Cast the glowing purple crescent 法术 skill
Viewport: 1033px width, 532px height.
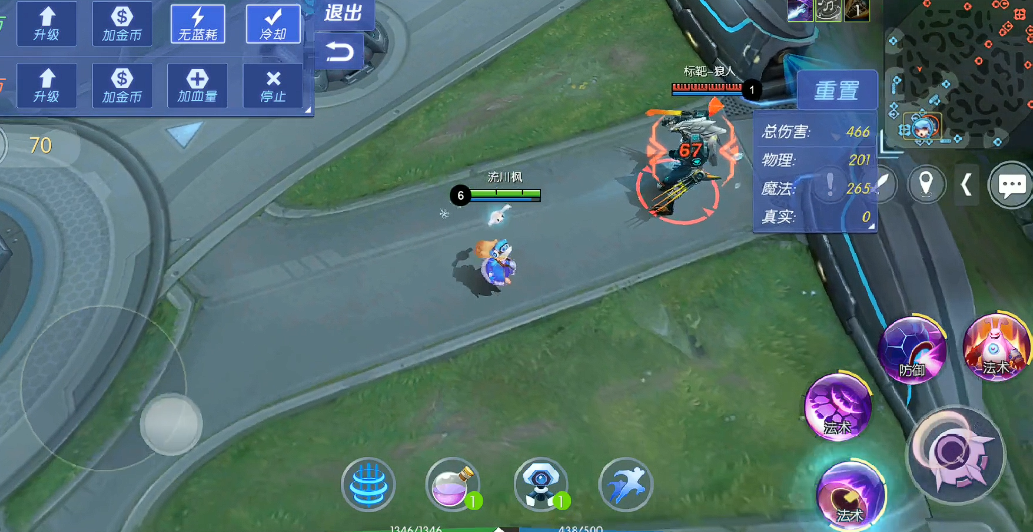[x=849, y=494]
